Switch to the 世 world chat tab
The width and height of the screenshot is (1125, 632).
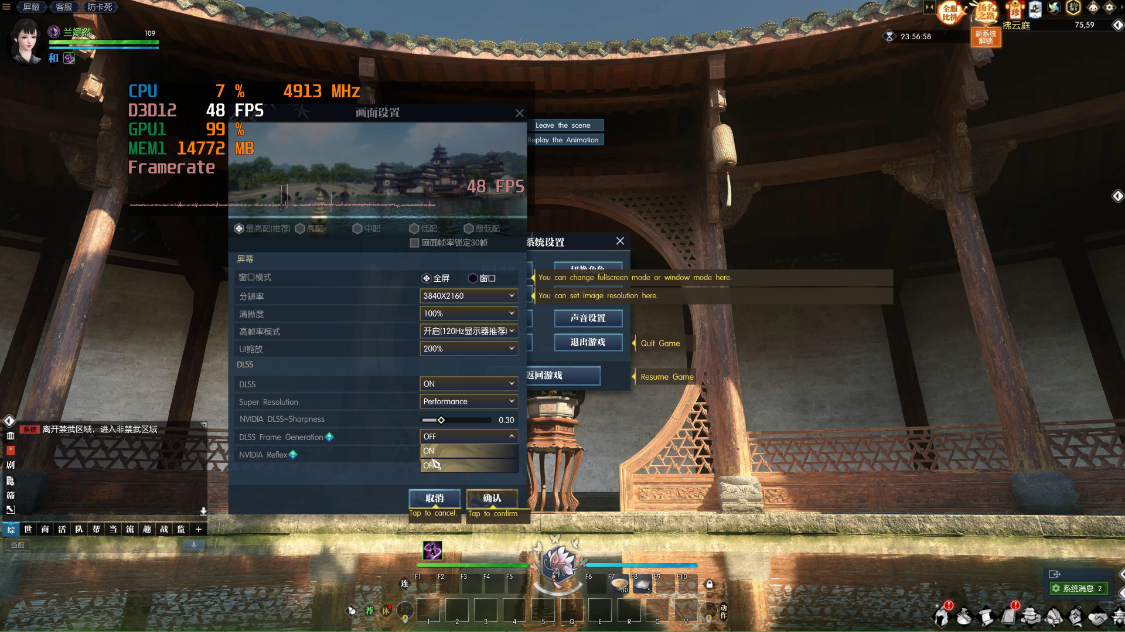(x=29, y=529)
